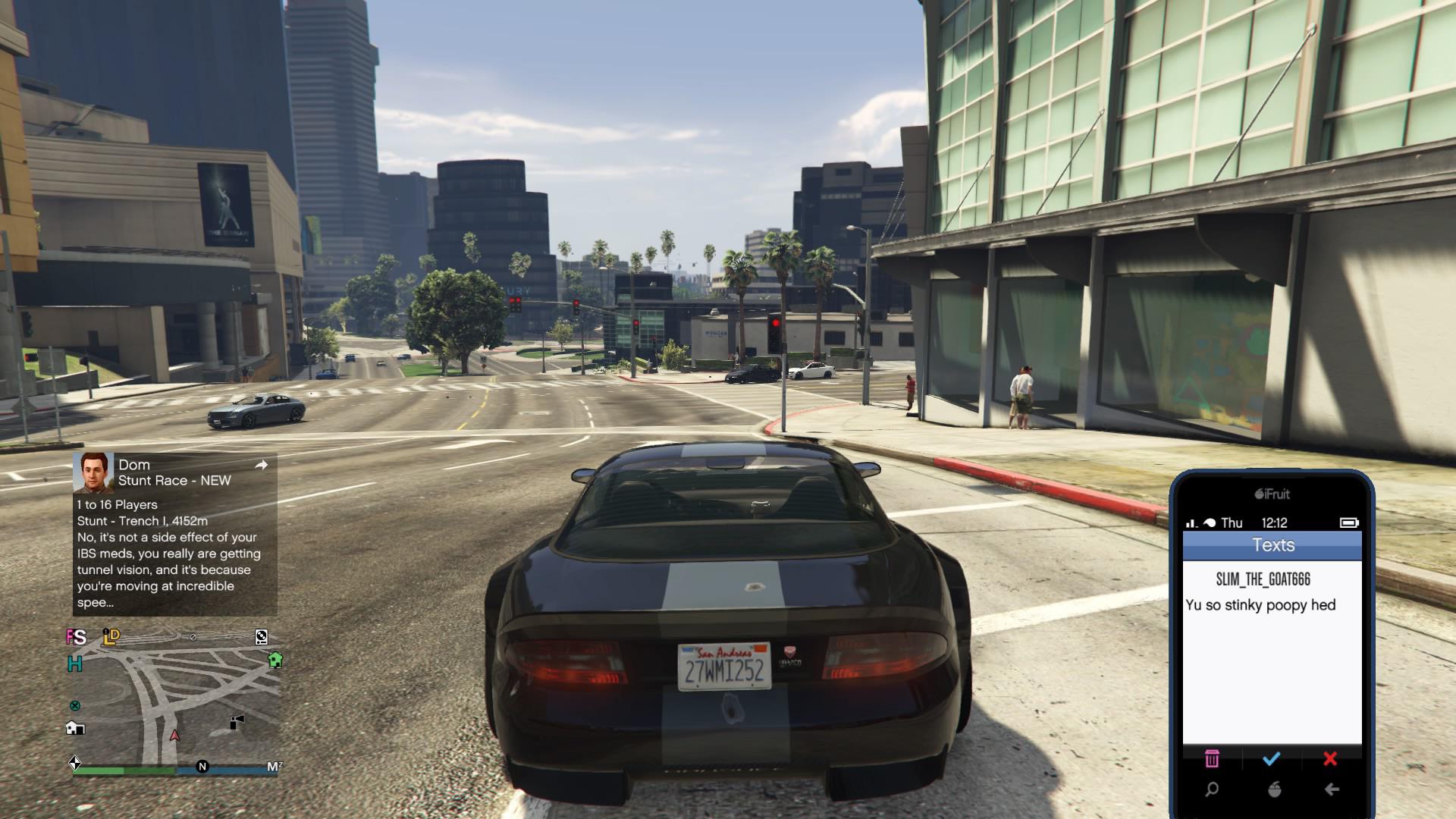This screenshot has height=819, width=1456.
Task: Click the yellow LD blip on the minimap
Action: pyautogui.click(x=111, y=638)
